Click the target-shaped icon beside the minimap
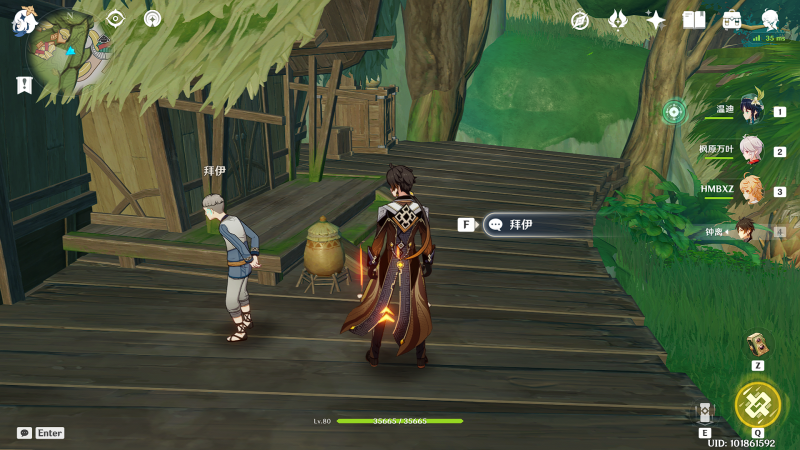Image resolution: width=800 pixels, height=450 pixels. 115,18
